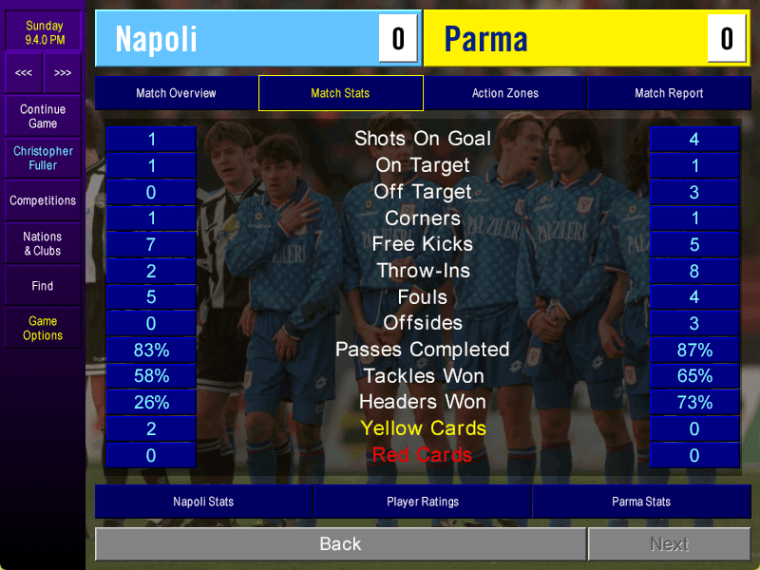View Napoli Stats
This screenshot has height=570, width=760.
[203, 501]
